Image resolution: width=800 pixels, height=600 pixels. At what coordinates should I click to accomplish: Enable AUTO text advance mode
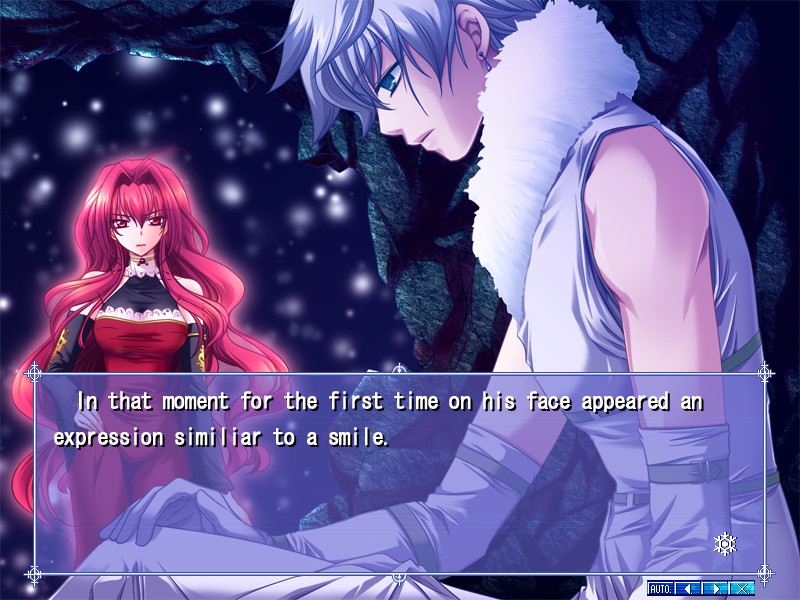pyautogui.click(x=660, y=588)
